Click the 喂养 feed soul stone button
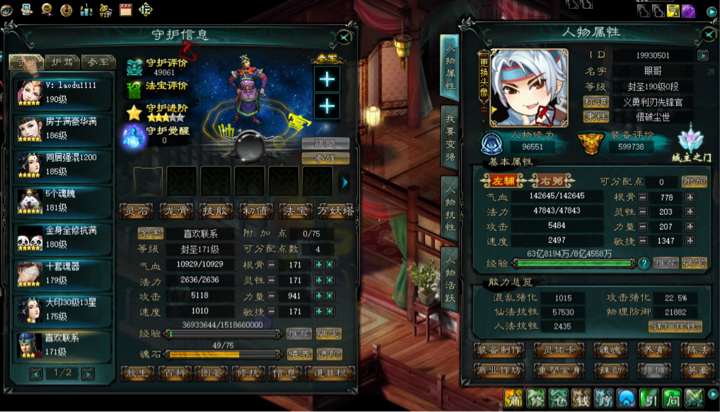This screenshot has width=720, height=412. [x=299, y=353]
